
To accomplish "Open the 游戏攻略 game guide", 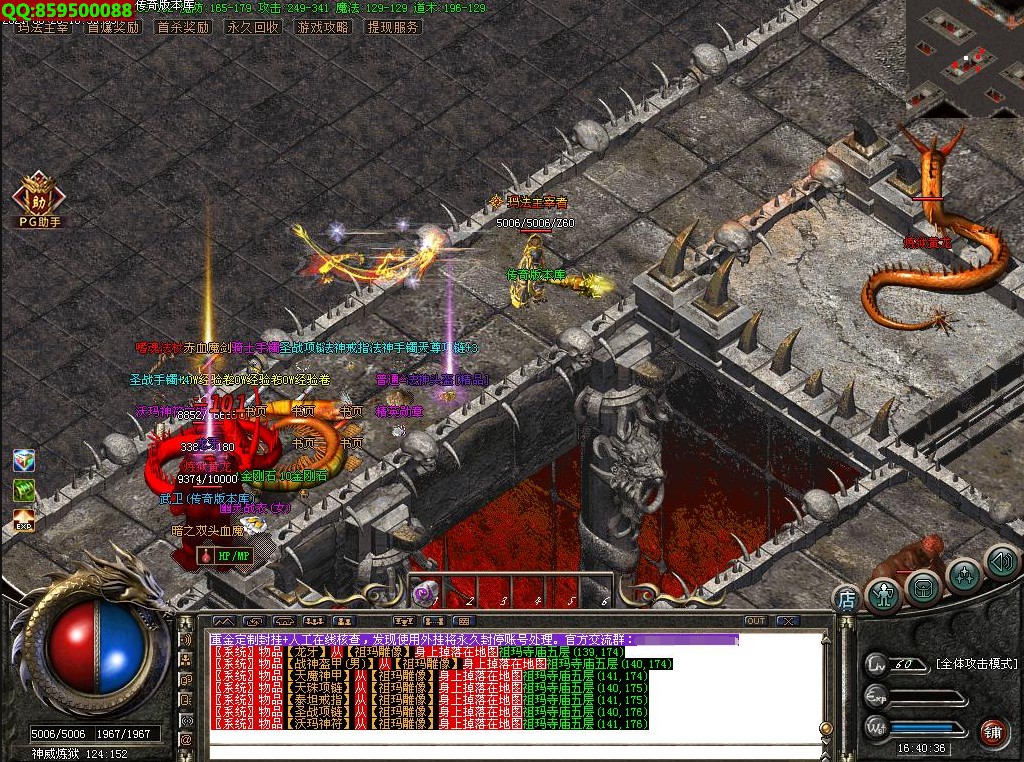I will [x=322, y=27].
